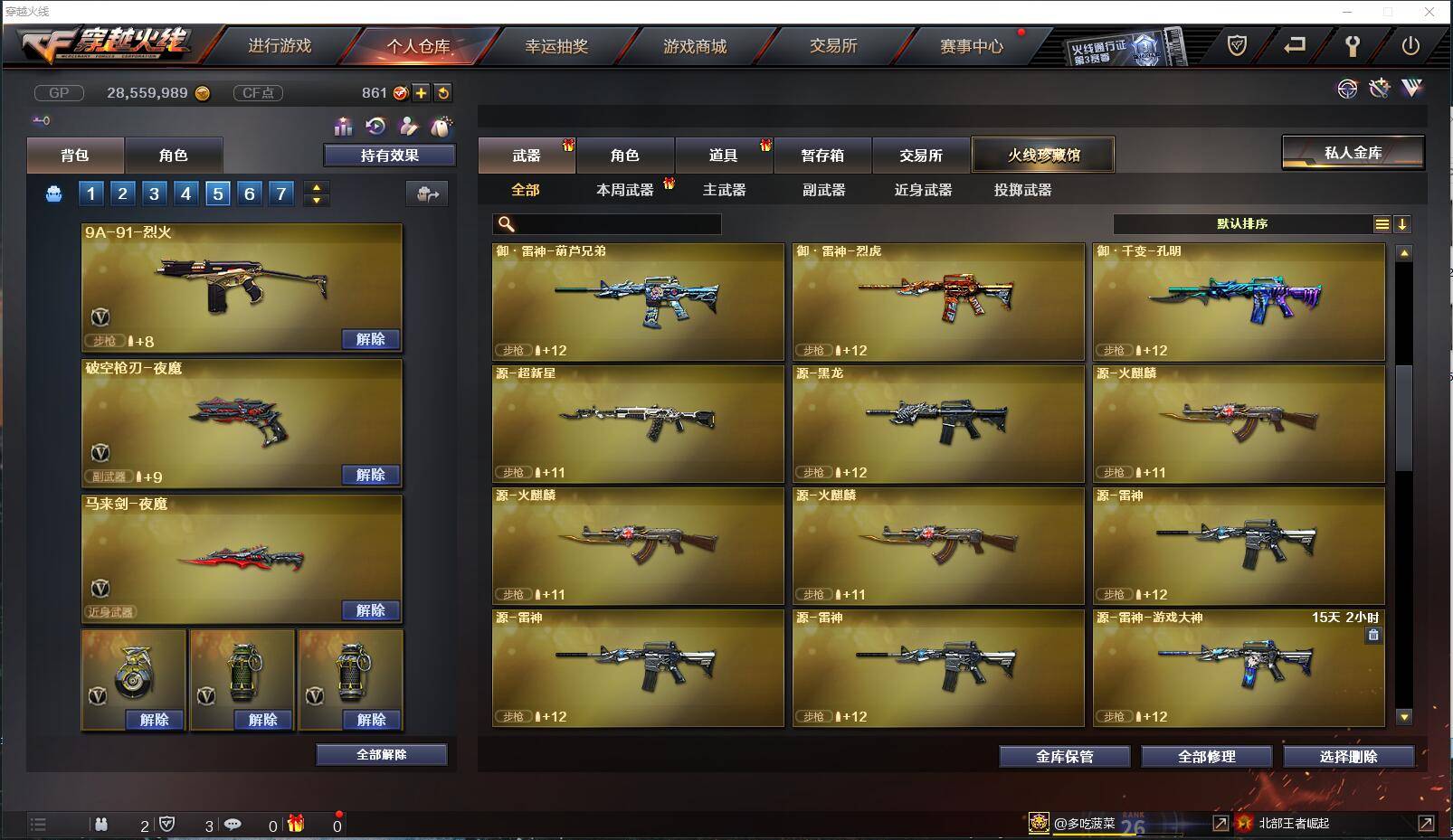The height and width of the screenshot is (840, 1453).
Task: Select the crosshair aim icon top right
Action: click(x=1348, y=89)
